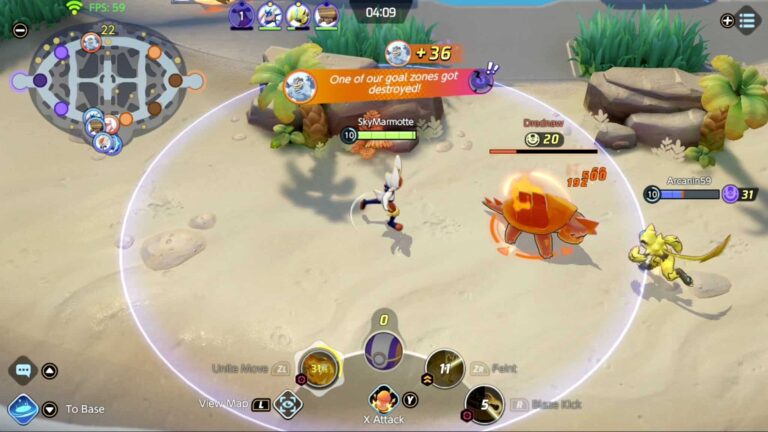The height and width of the screenshot is (432, 768).
Task: Select the brown-hat teammate portrait at top
Action: click(326, 15)
